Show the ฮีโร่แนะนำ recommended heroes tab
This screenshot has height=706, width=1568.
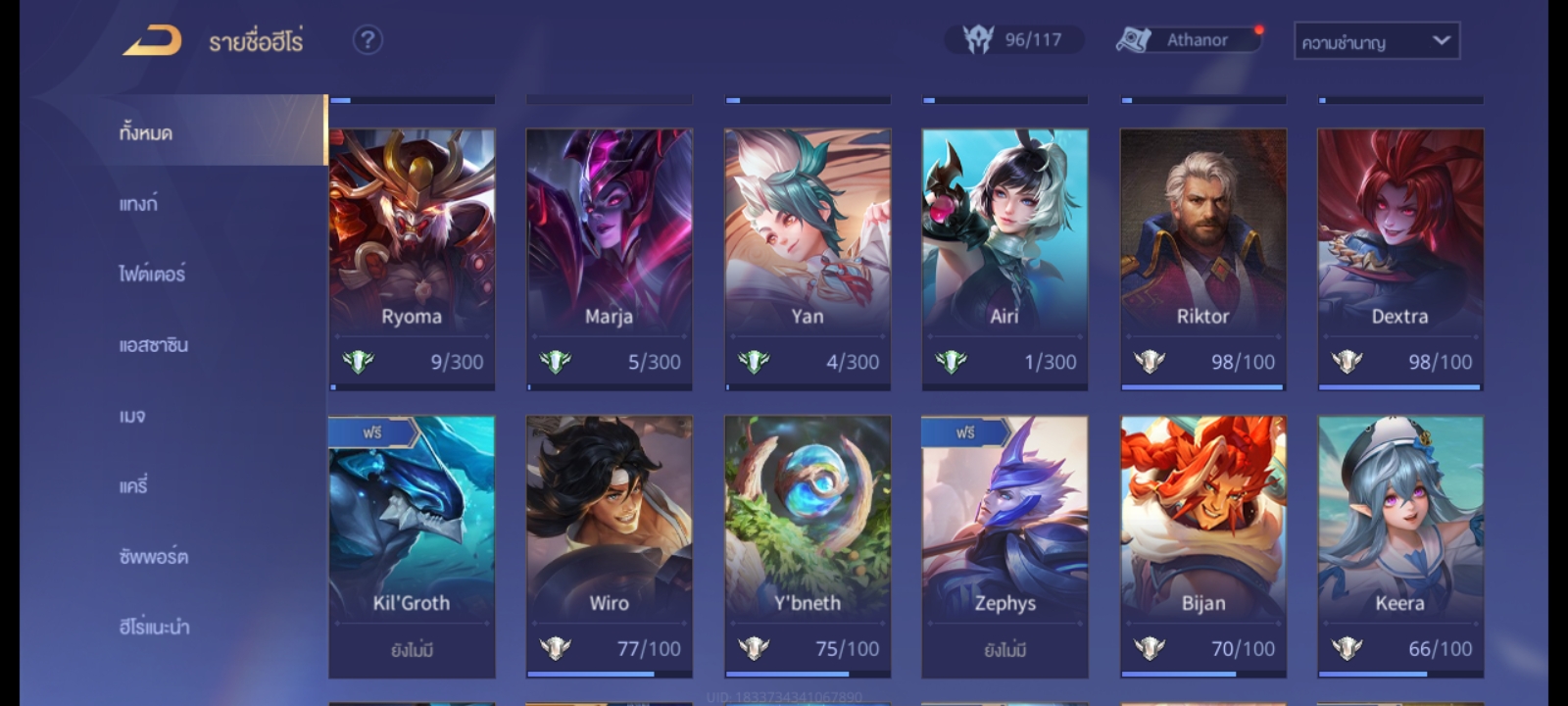[x=154, y=628]
